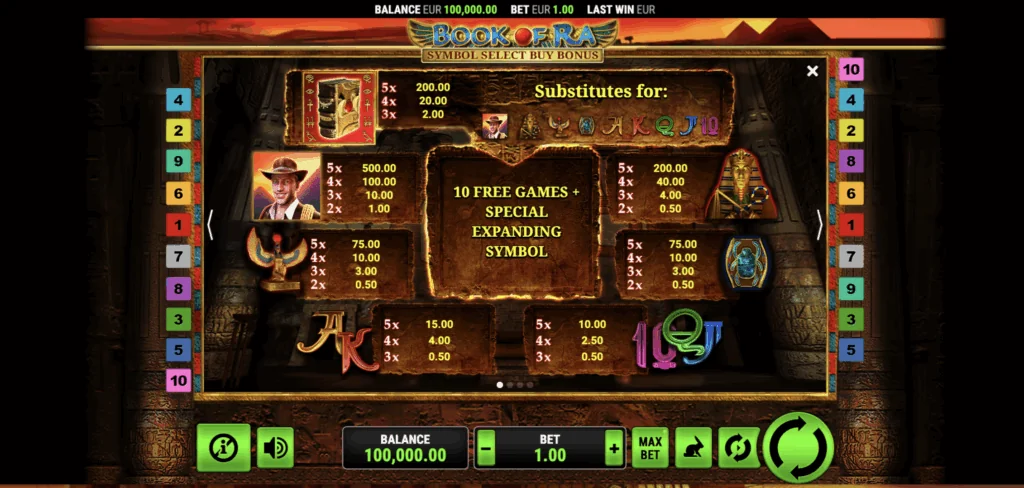Go to the next paytable page
The height and width of the screenshot is (488, 1024).
tap(819, 225)
